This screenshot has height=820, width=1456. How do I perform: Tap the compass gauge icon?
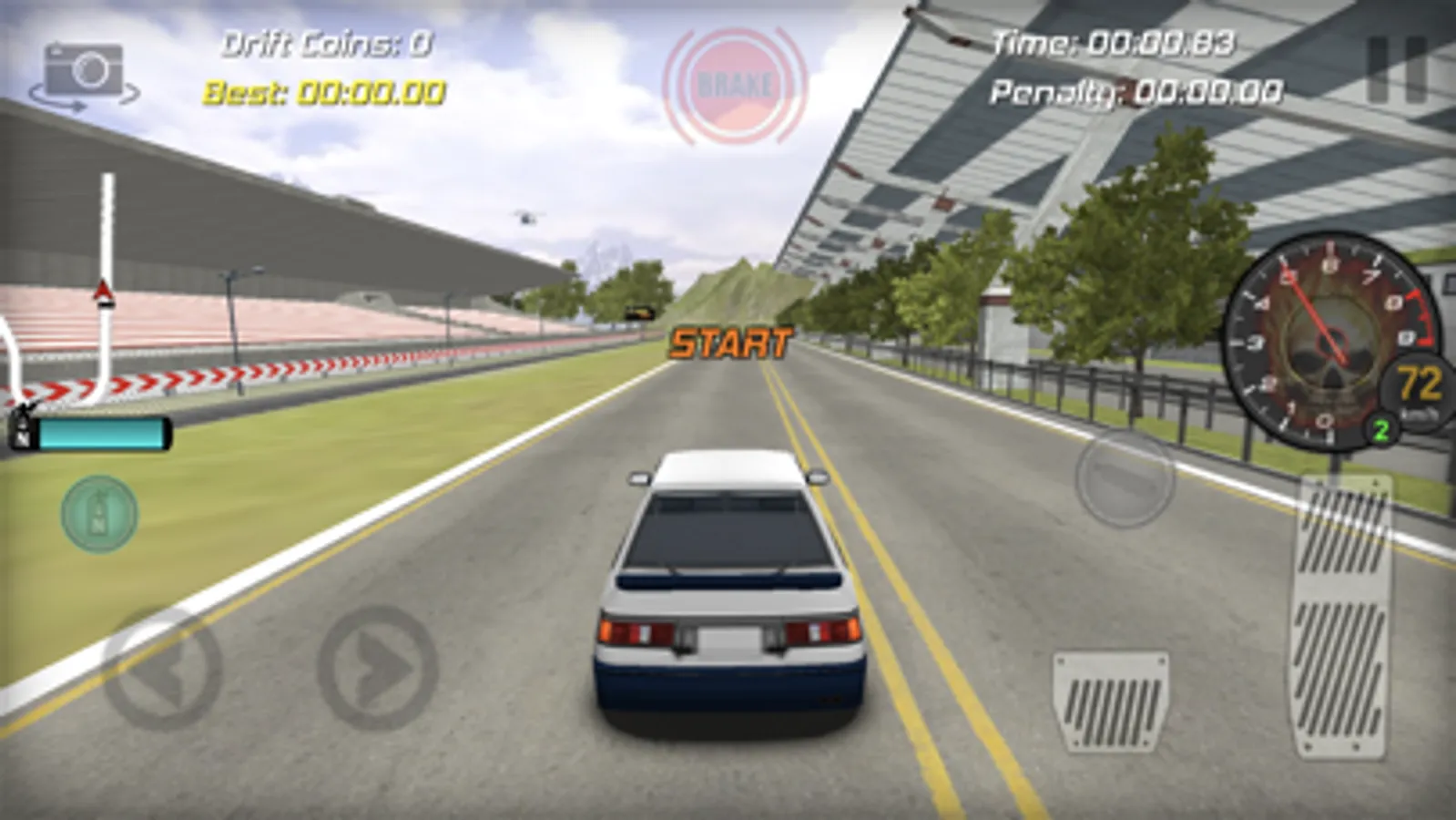click(x=98, y=516)
